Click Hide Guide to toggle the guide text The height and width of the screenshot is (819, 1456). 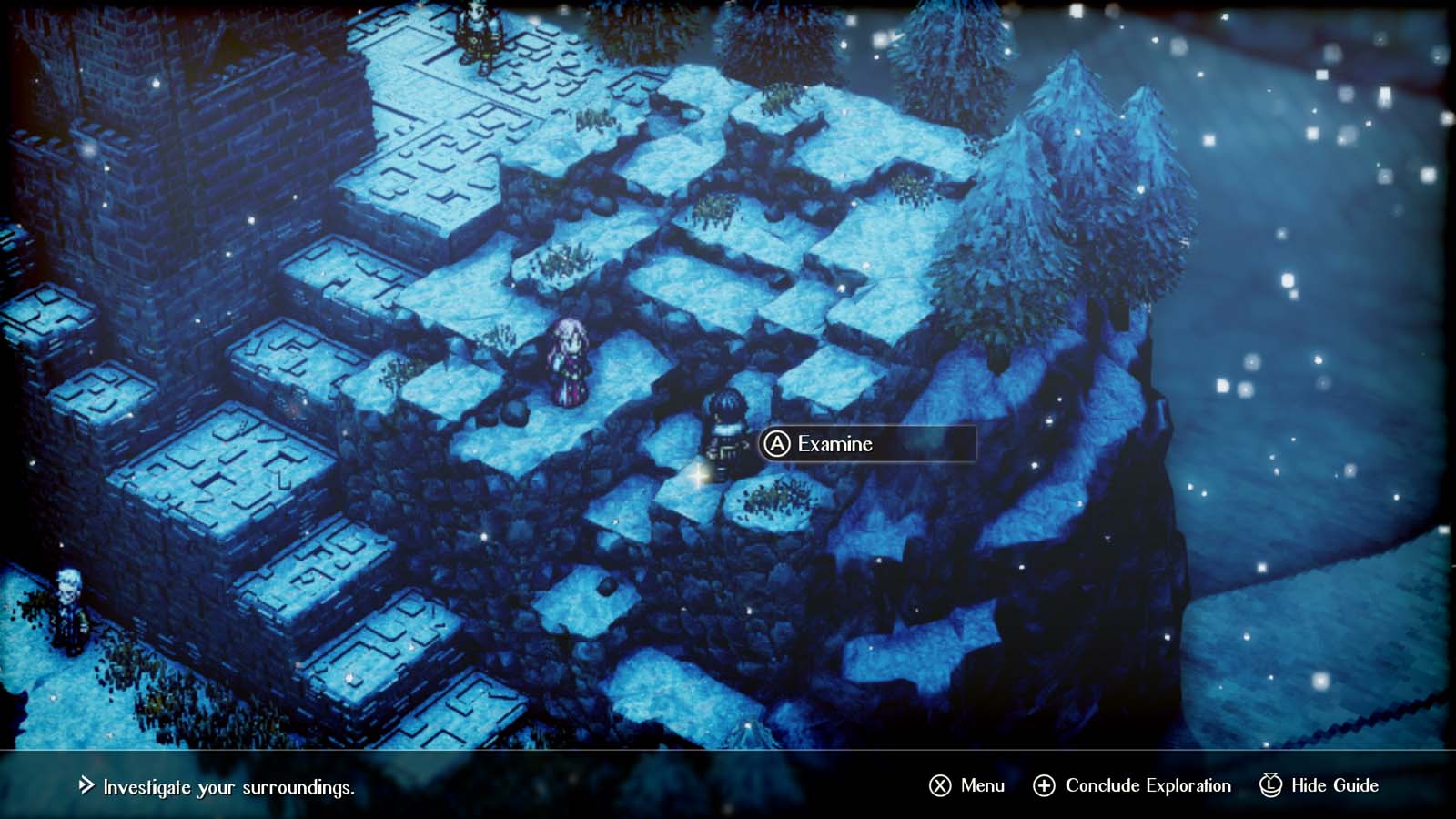tap(1333, 784)
